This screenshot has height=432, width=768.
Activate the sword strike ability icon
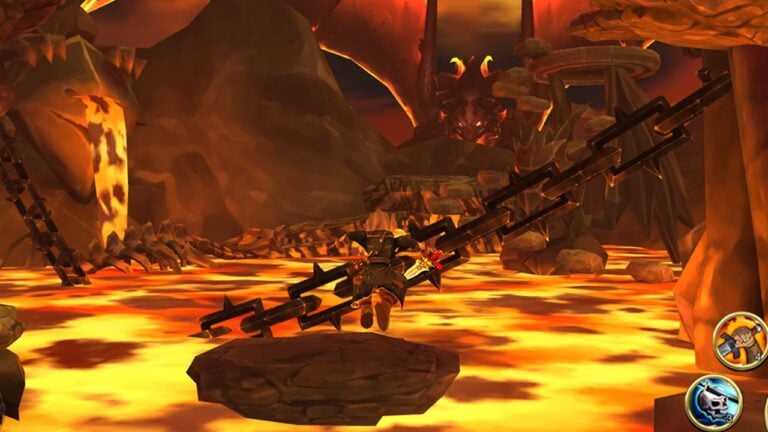point(741,342)
